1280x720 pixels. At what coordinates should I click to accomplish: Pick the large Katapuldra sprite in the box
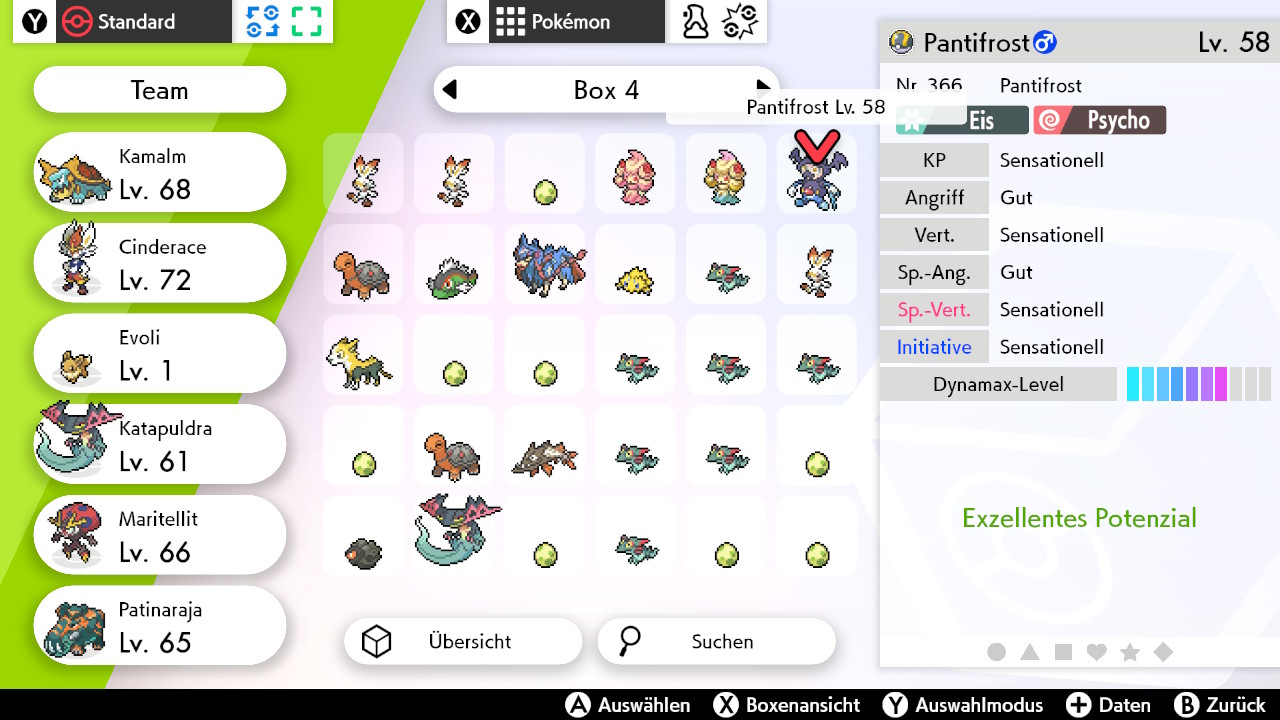click(453, 533)
